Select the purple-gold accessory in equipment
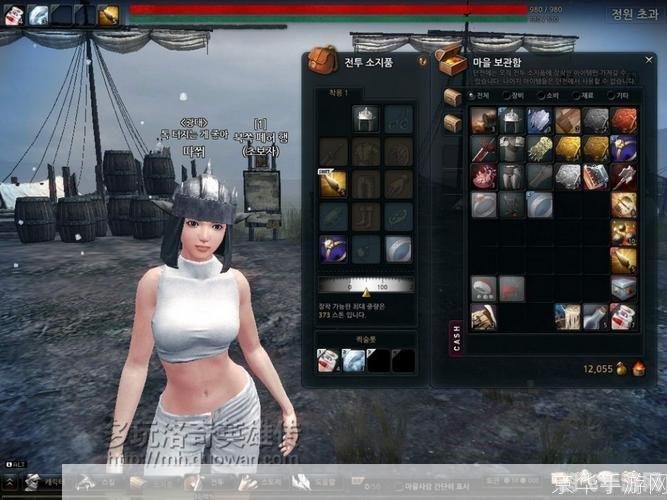This screenshot has width=667, height=500. (332, 247)
